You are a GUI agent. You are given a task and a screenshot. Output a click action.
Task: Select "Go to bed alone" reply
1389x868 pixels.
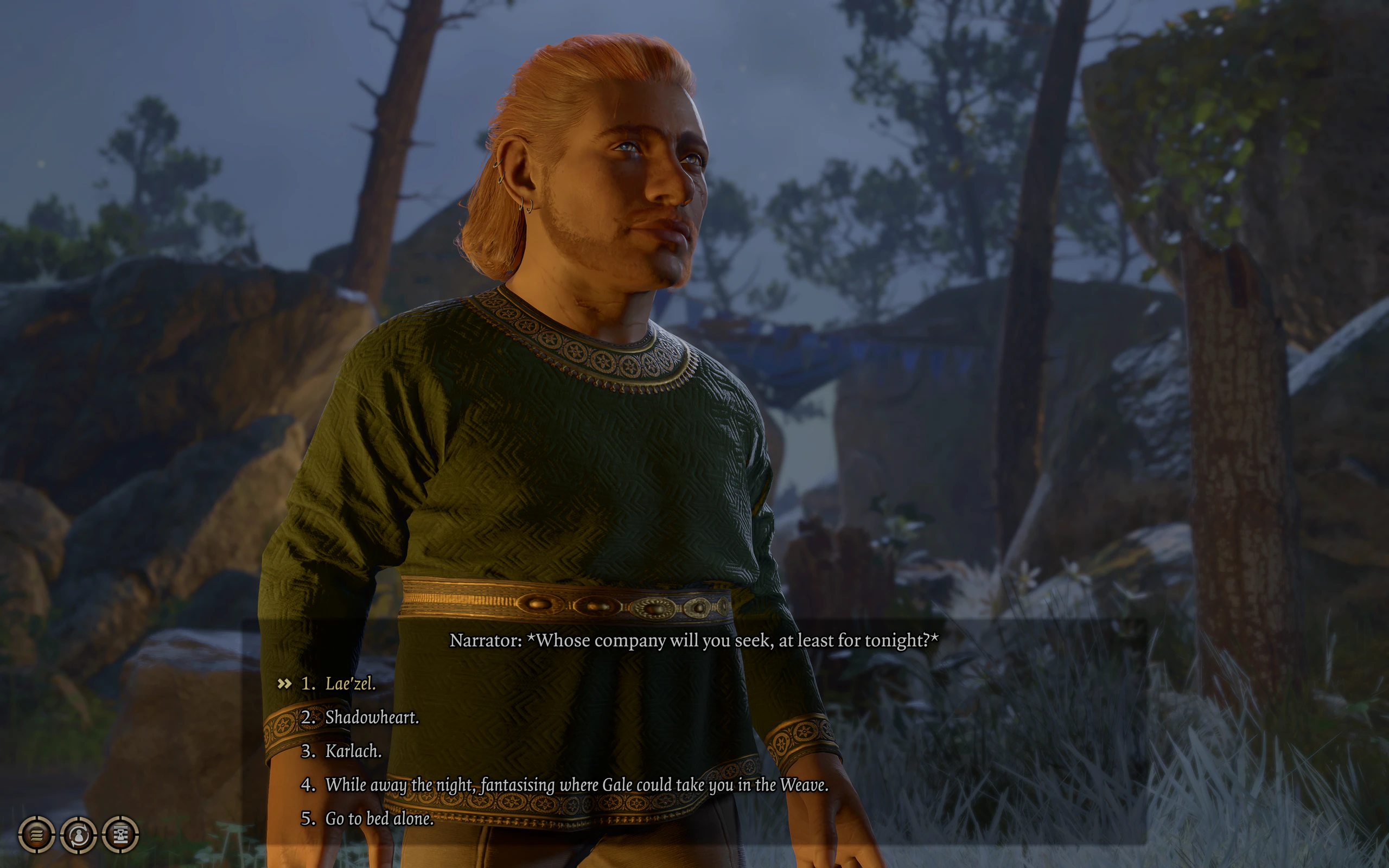click(x=379, y=818)
